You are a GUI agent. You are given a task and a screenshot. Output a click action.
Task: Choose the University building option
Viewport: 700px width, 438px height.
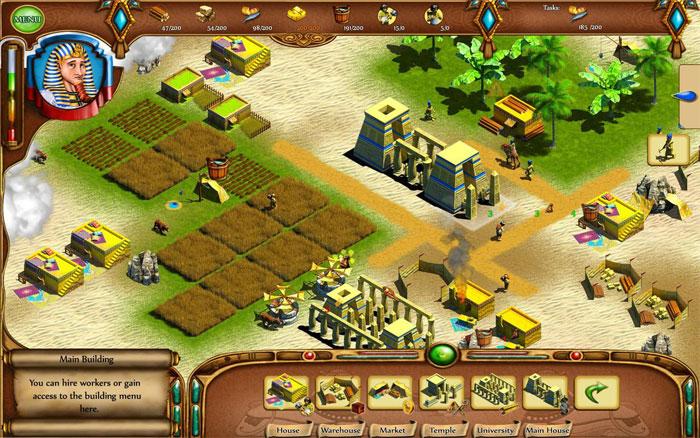click(493, 393)
